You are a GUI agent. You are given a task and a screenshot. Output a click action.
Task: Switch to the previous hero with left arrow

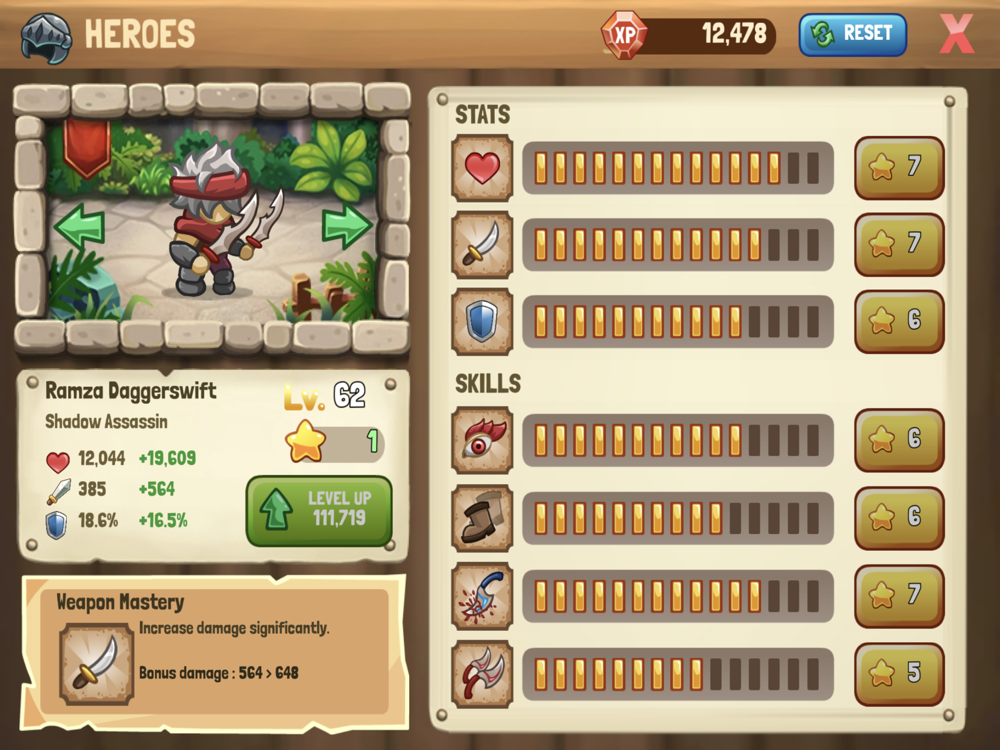point(79,227)
